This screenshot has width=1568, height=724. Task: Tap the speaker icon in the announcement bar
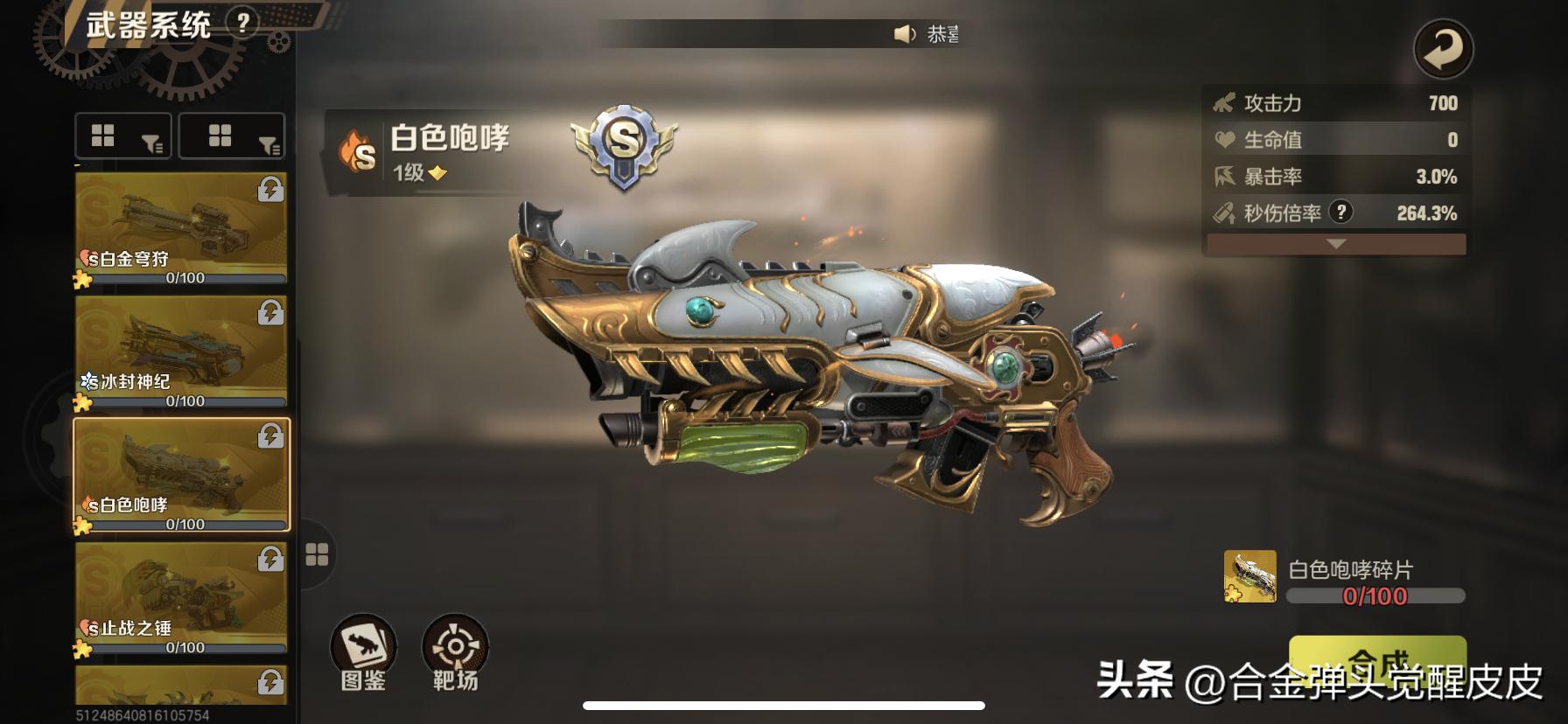(904, 33)
